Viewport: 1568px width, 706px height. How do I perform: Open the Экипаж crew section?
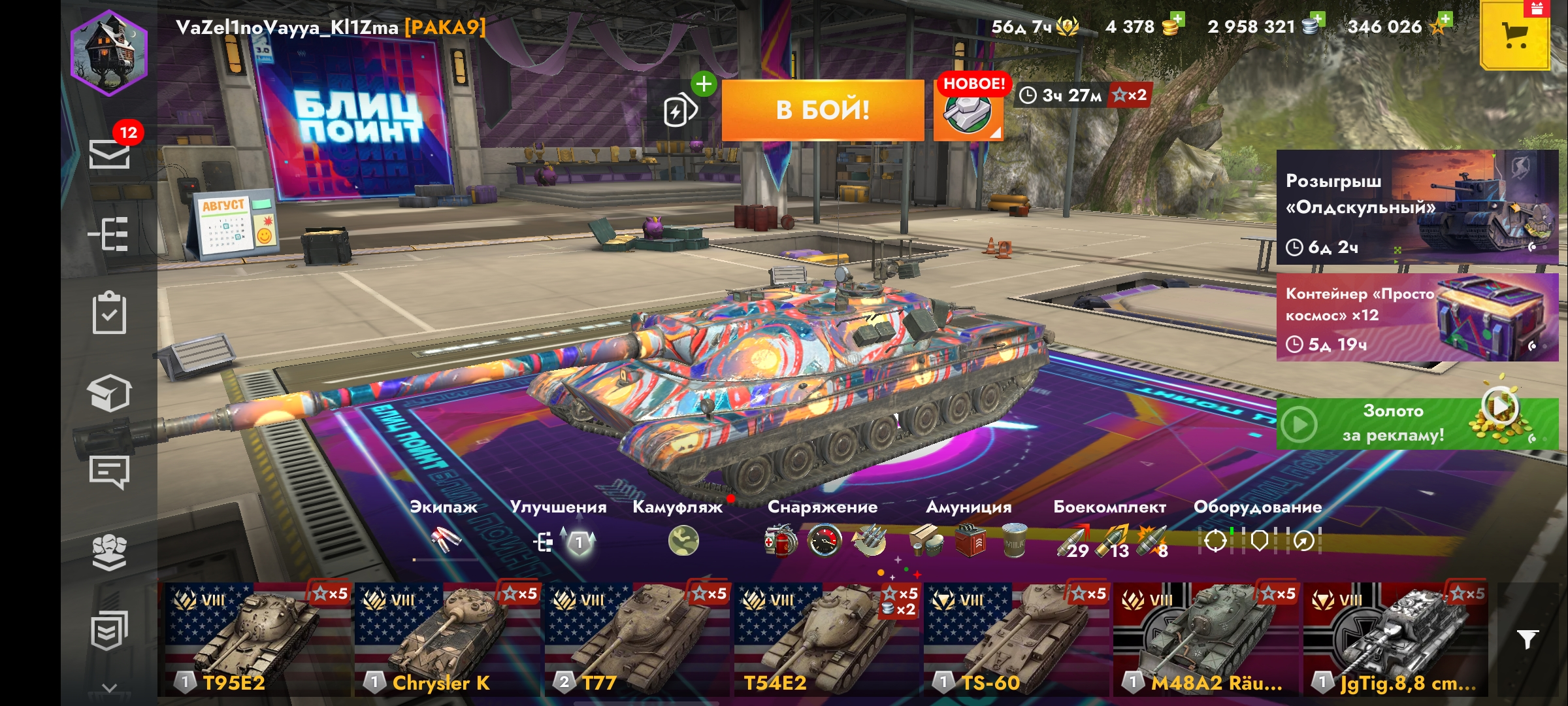tap(446, 540)
